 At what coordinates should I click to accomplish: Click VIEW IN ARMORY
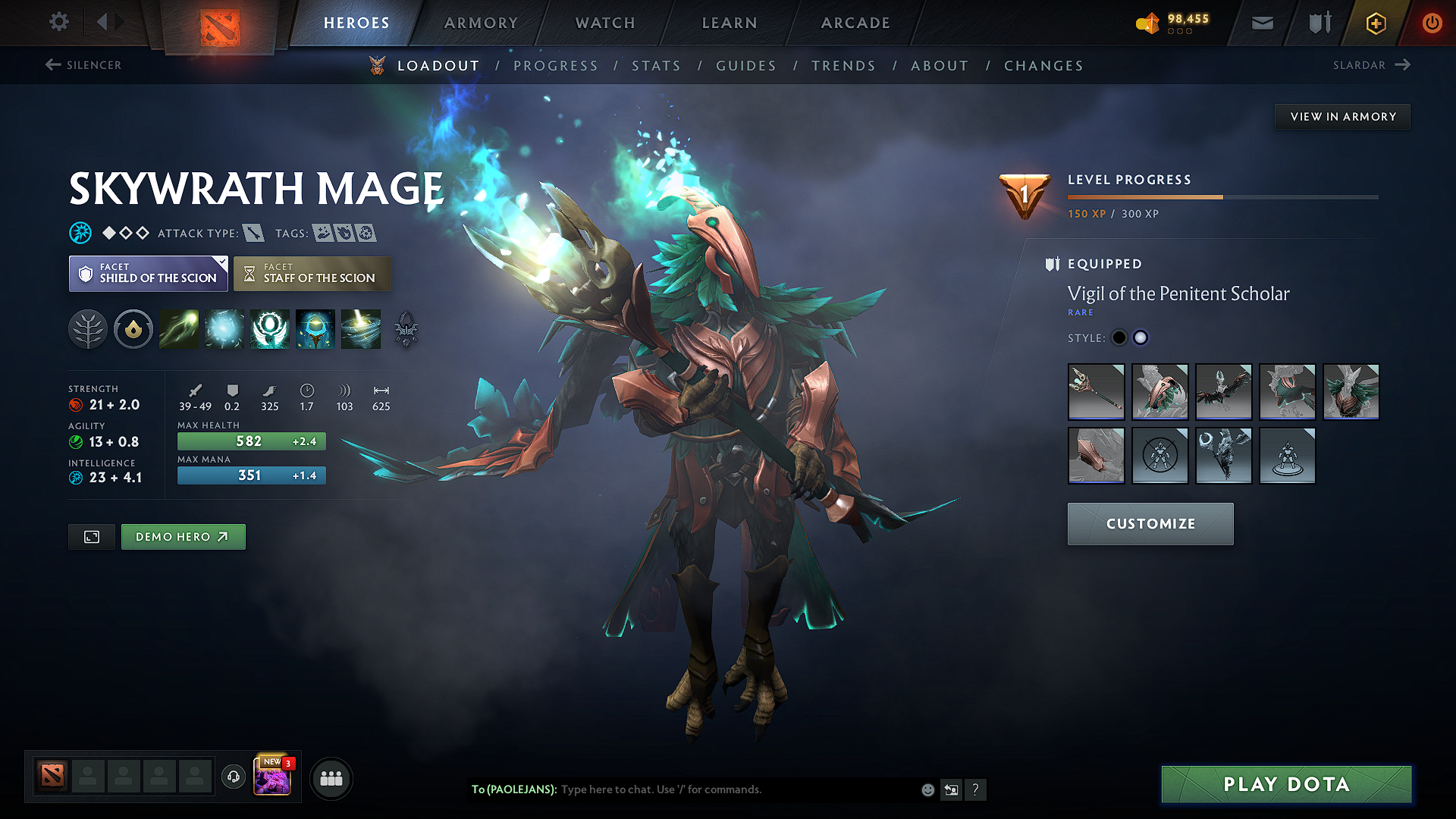coord(1342,116)
